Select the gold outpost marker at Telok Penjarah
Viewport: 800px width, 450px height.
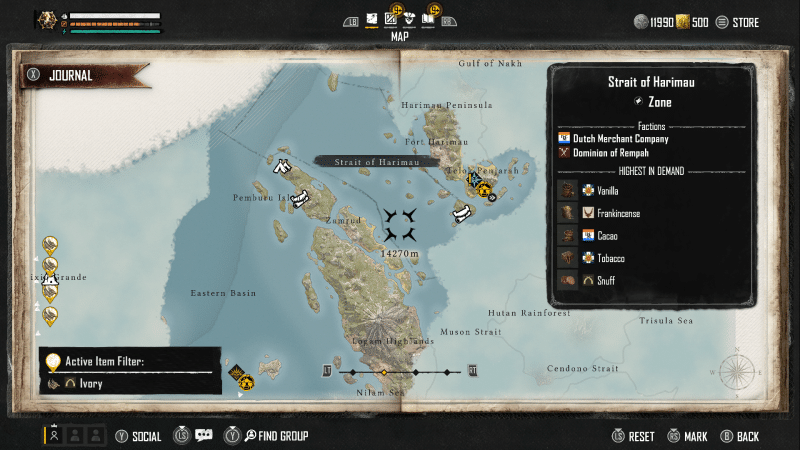(x=485, y=187)
